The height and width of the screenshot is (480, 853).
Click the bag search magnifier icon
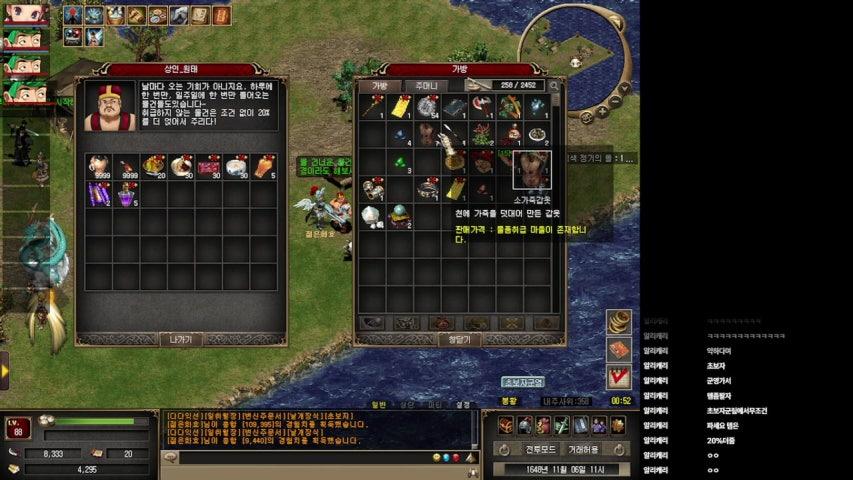(x=556, y=87)
